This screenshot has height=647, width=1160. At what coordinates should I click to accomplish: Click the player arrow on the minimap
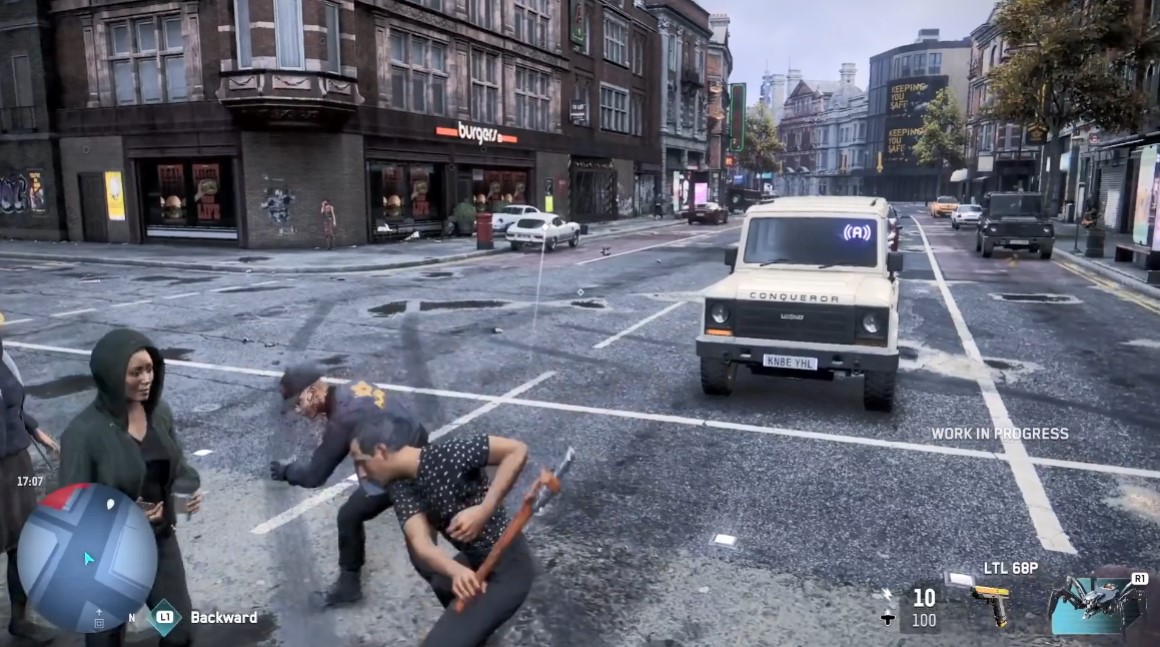click(88, 559)
